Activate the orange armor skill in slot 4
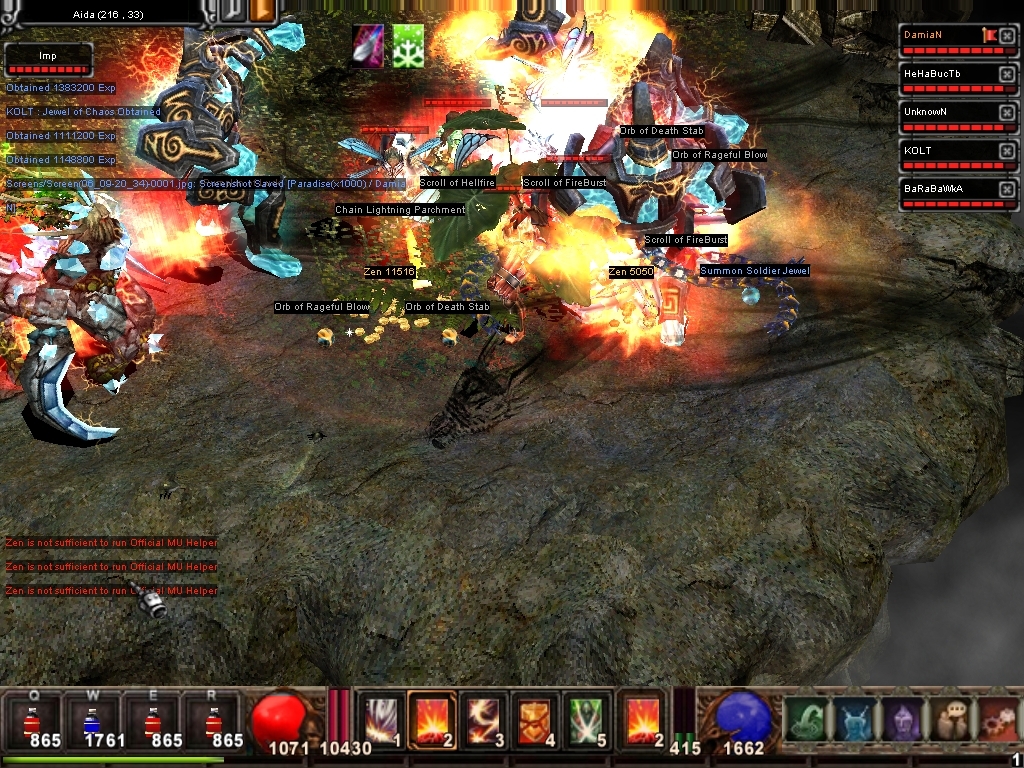Image resolution: width=1024 pixels, height=768 pixels. pyautogui.click(x=537, y=719)
